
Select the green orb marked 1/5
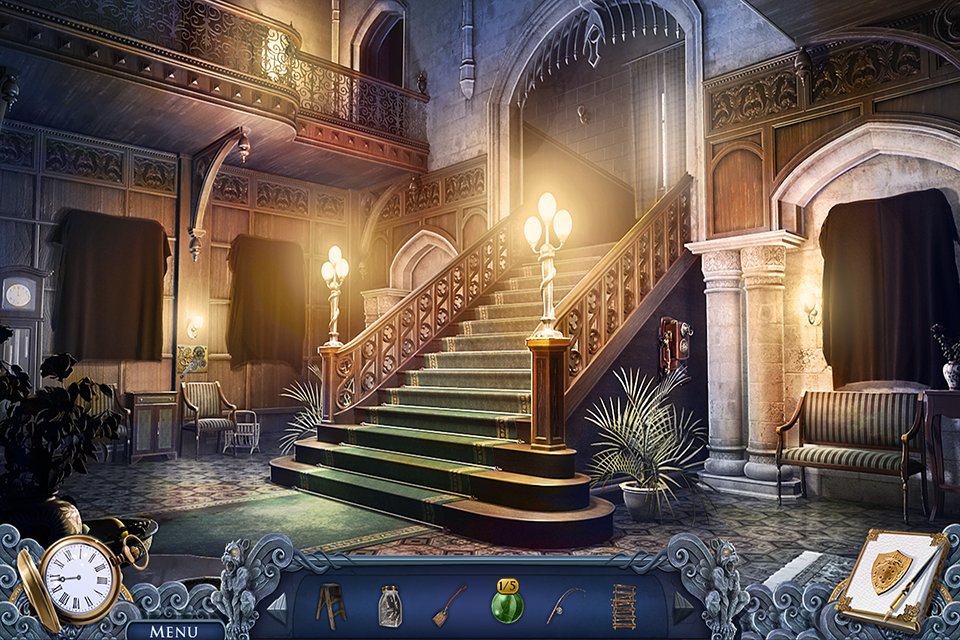pos(507,604)
